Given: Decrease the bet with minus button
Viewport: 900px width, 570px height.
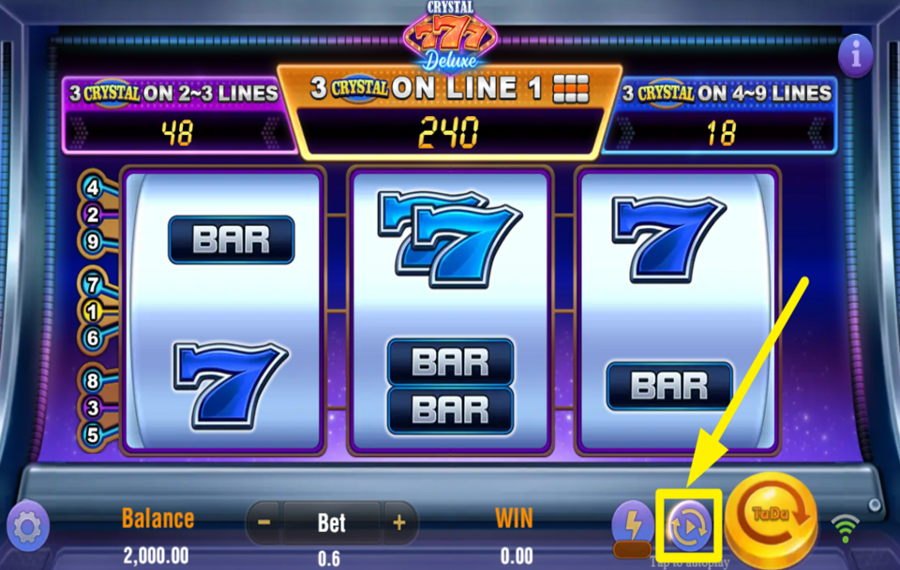Looking at the screenshot, I should pyautogui.click(x=264, y=522).
